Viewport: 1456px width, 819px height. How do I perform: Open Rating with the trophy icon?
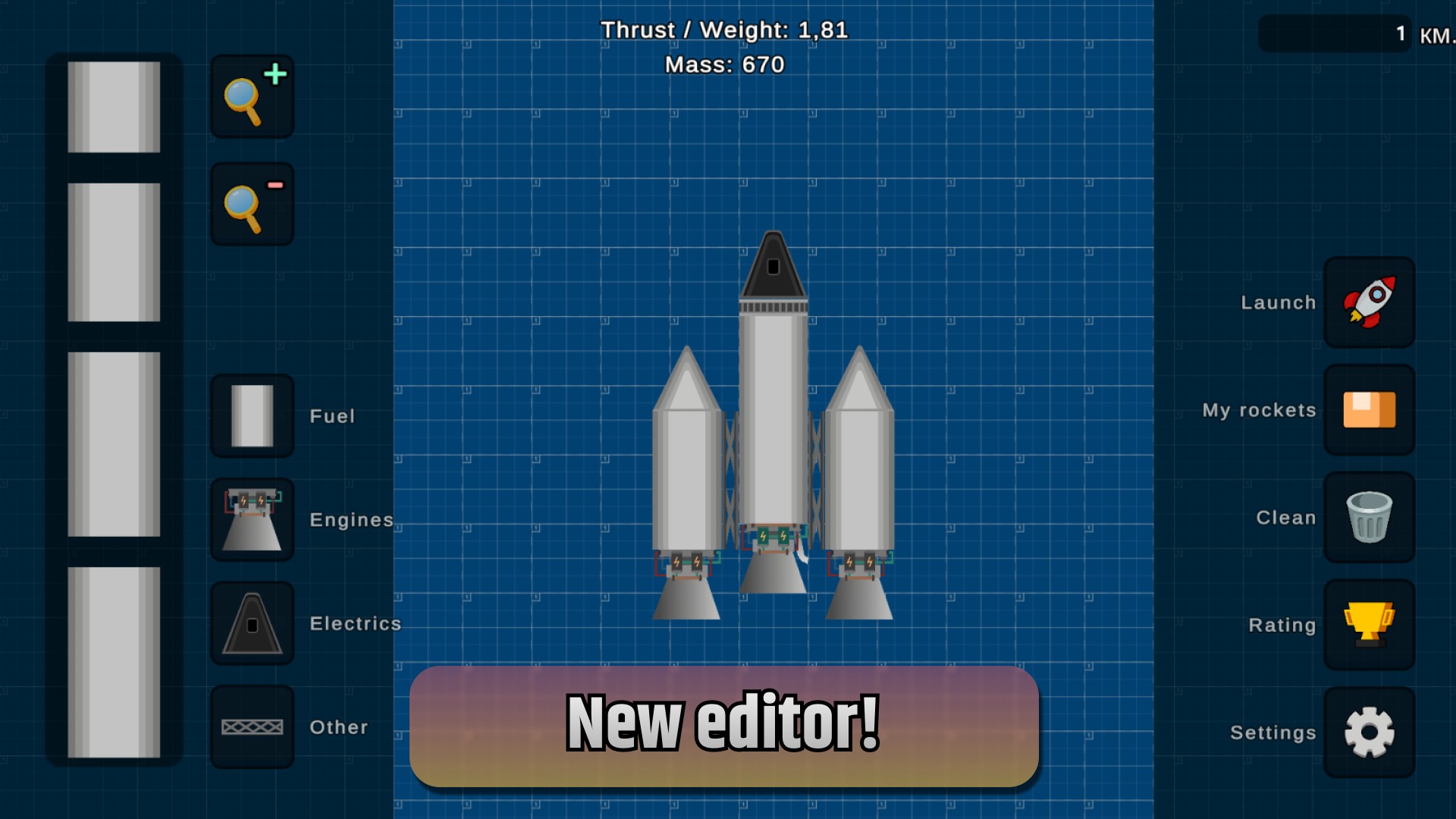click(x=1370, y=625)
